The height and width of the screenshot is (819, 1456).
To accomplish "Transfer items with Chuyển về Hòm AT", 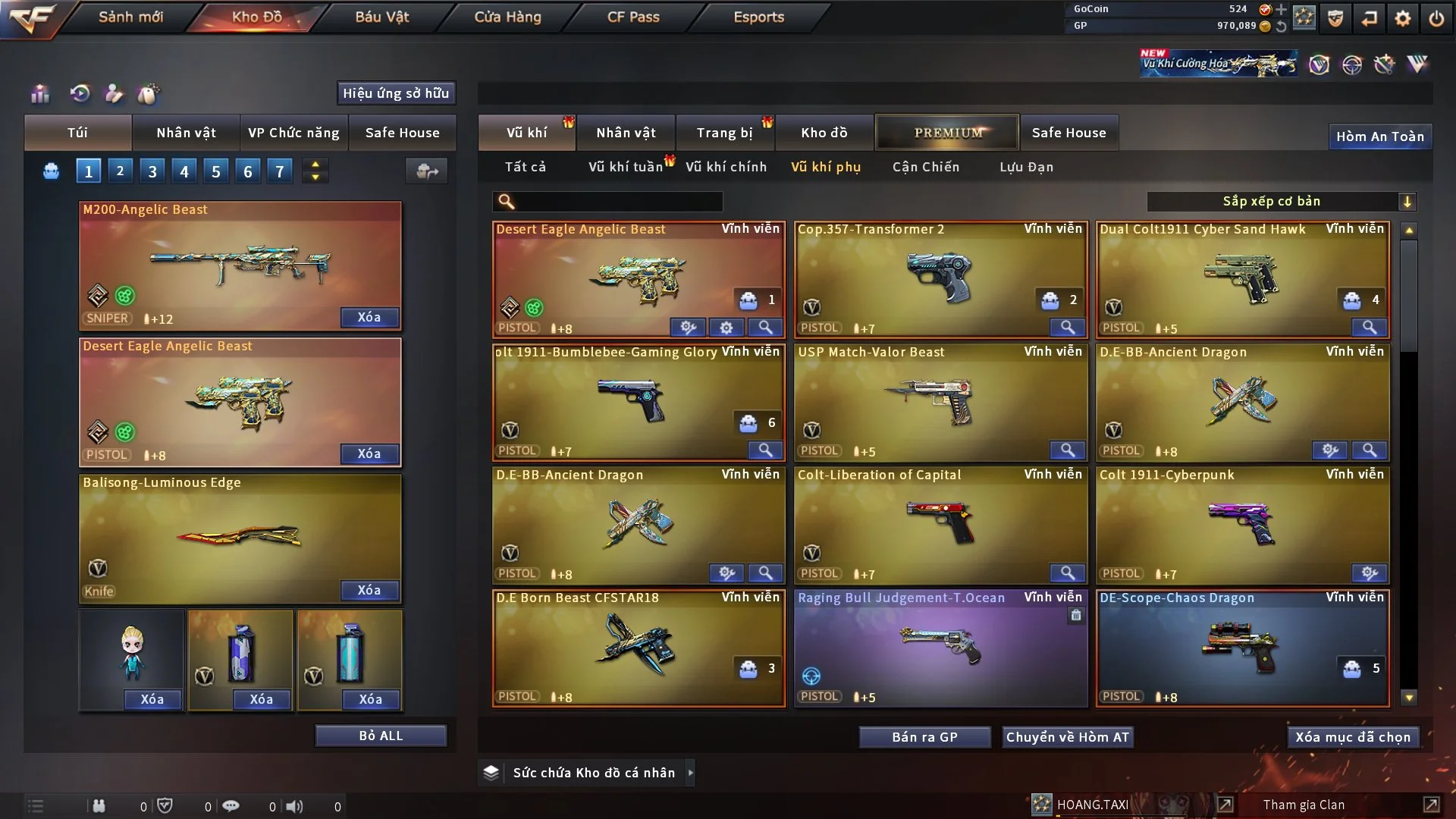I will (1067, 737).
